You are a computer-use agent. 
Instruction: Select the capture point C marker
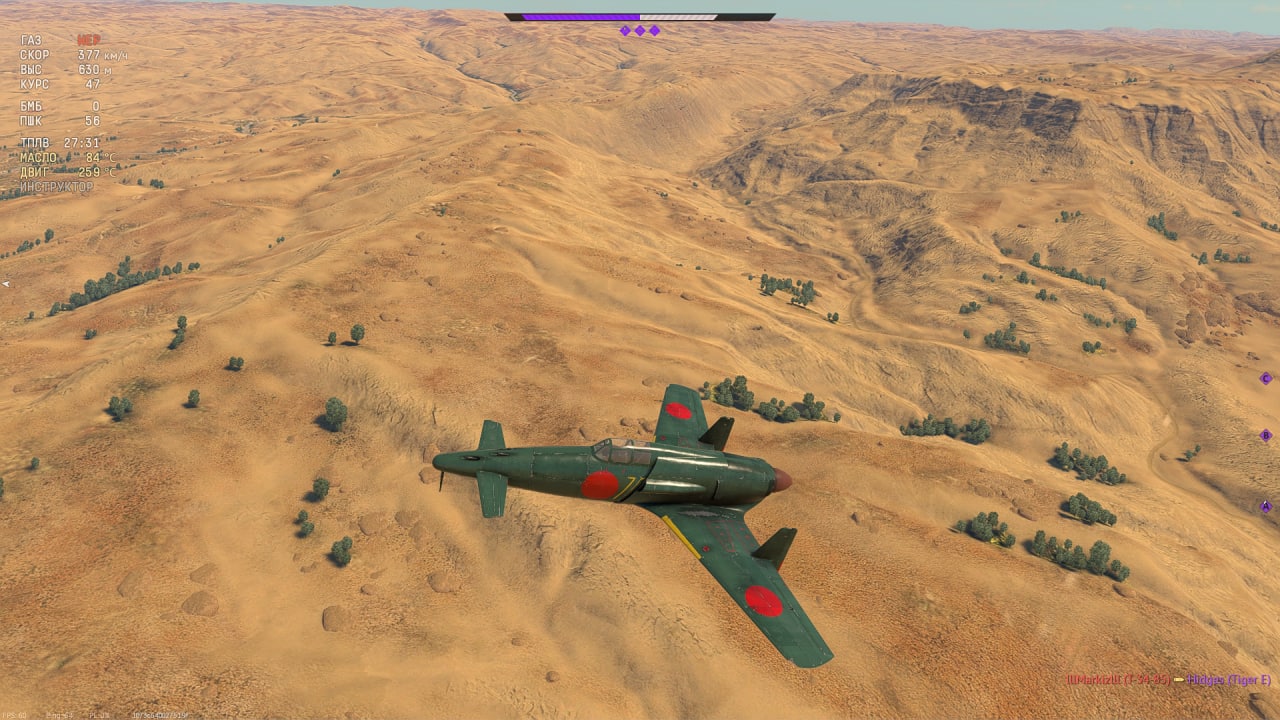tap(1265, 378)
